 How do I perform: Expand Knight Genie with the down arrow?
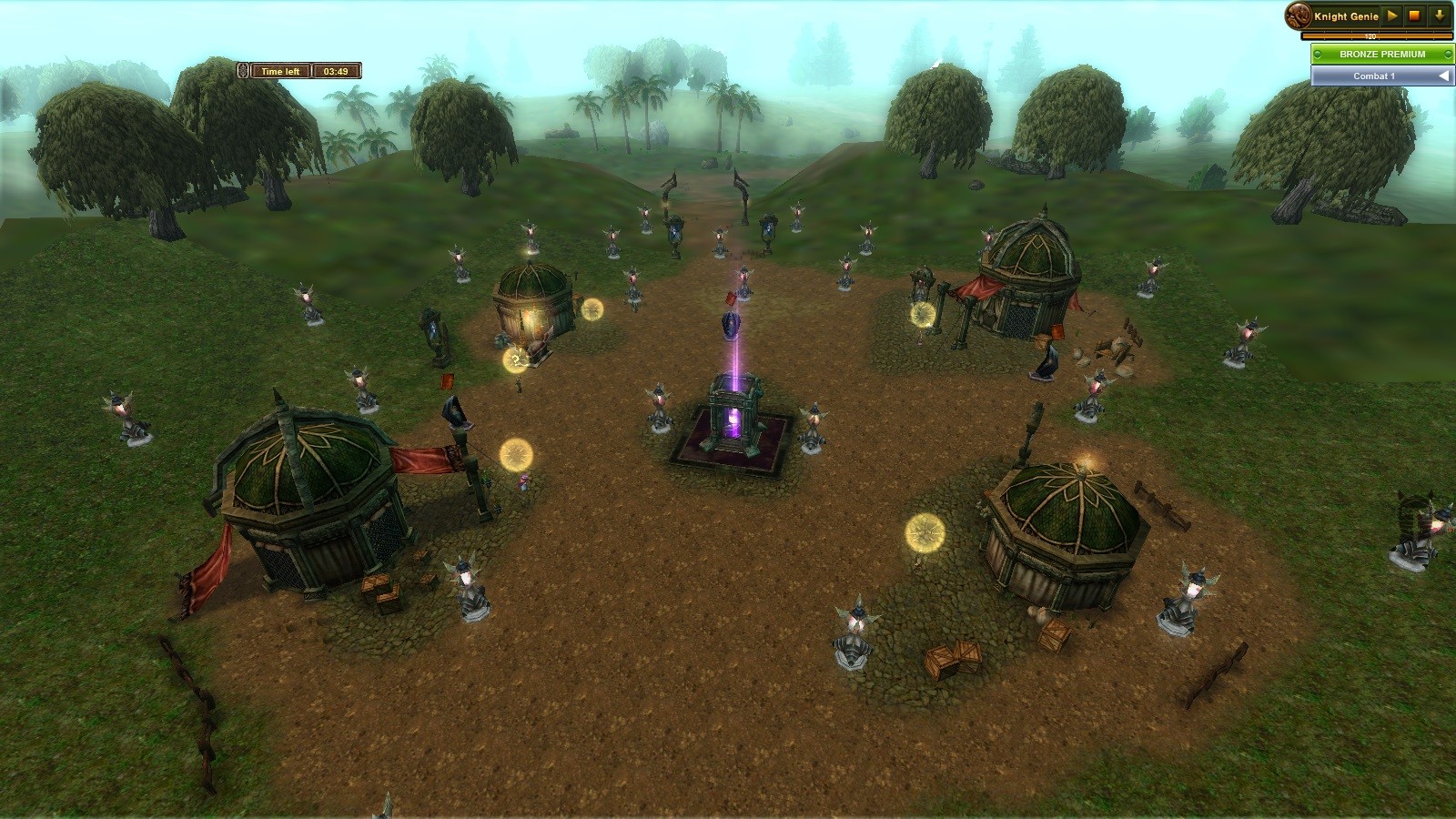click(x=1440, y=15)
